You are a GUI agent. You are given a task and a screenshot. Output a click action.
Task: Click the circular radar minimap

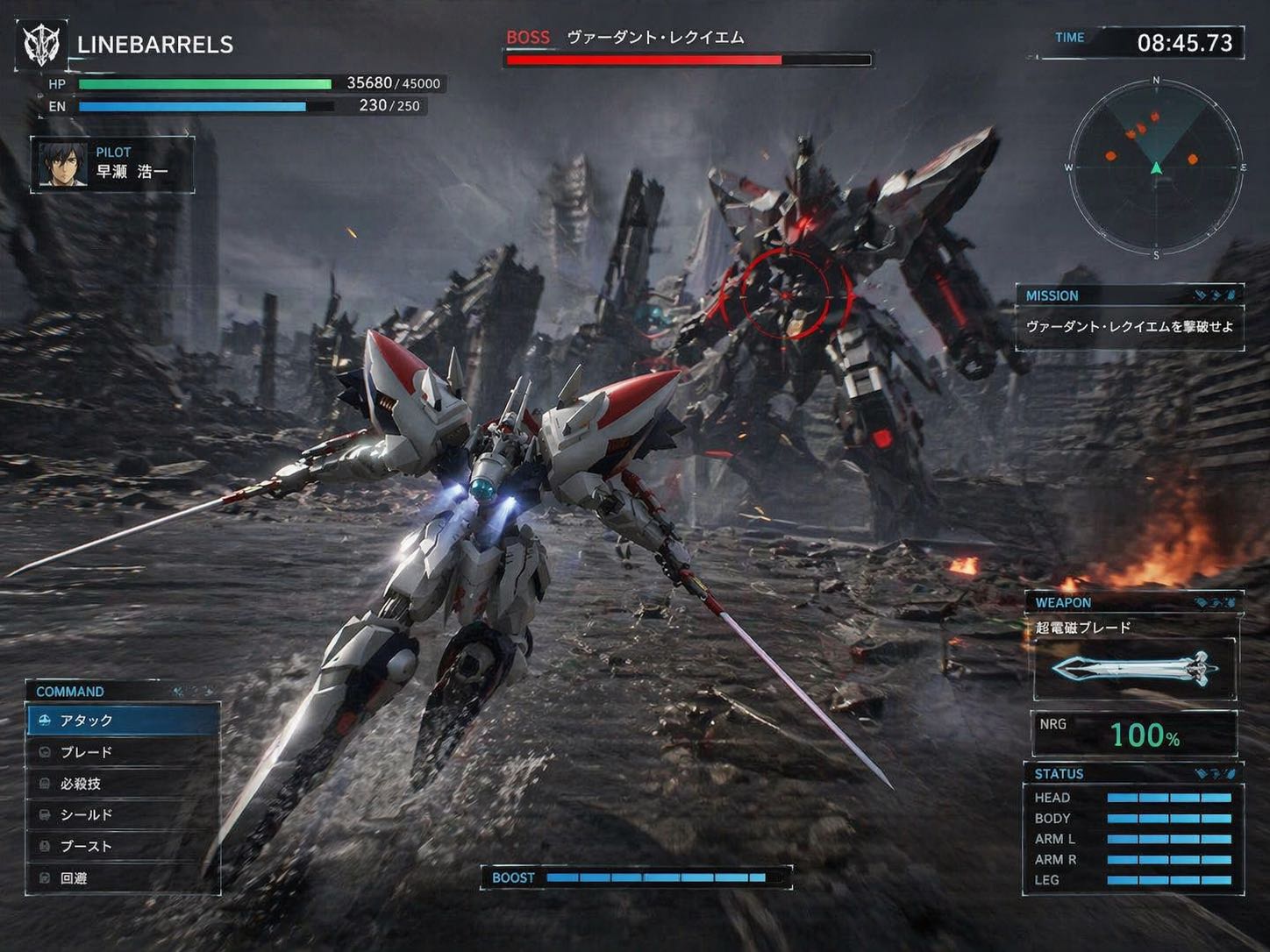1155,167
